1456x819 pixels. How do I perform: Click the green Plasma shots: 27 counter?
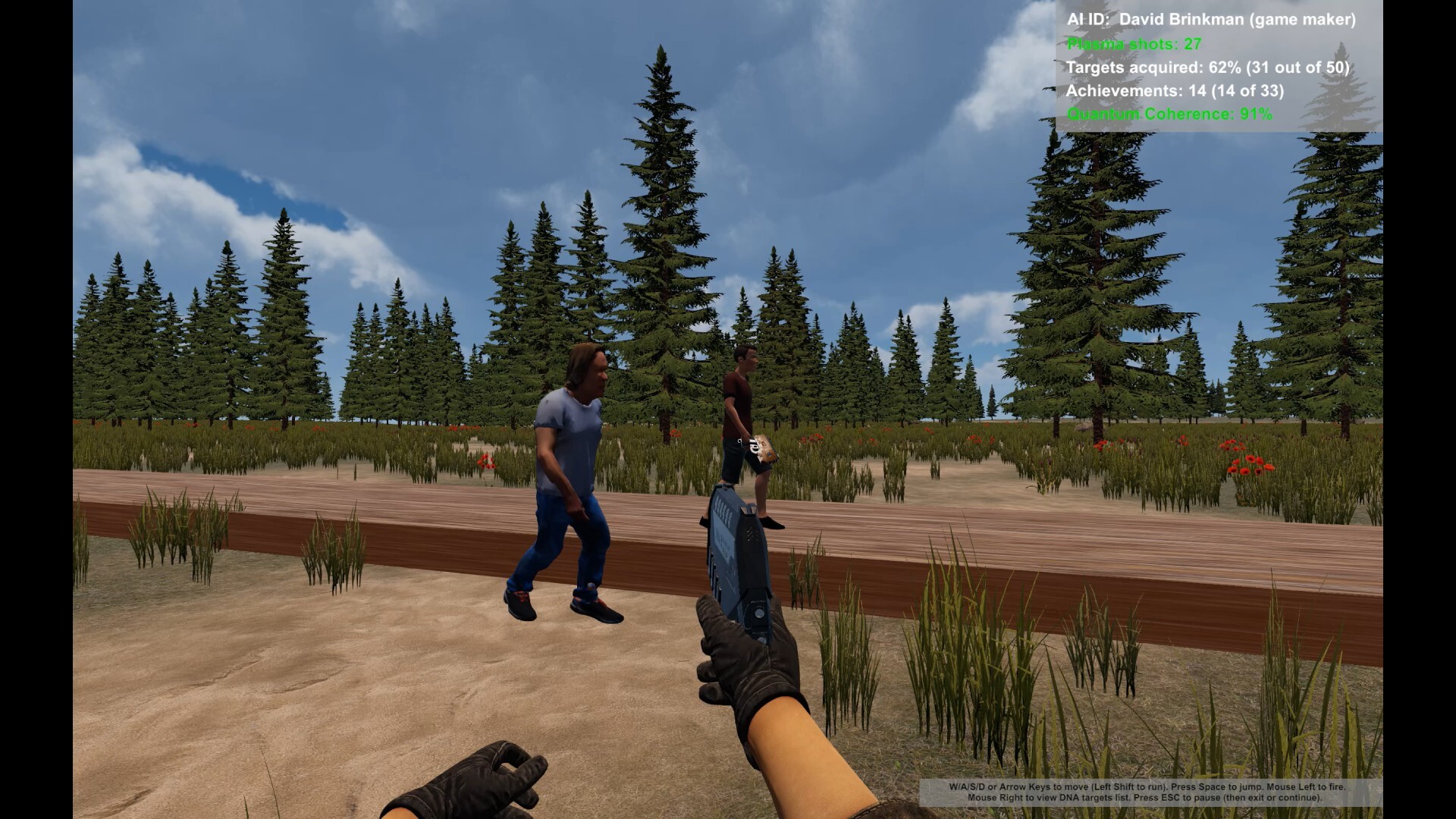(x=1133, y=45)
